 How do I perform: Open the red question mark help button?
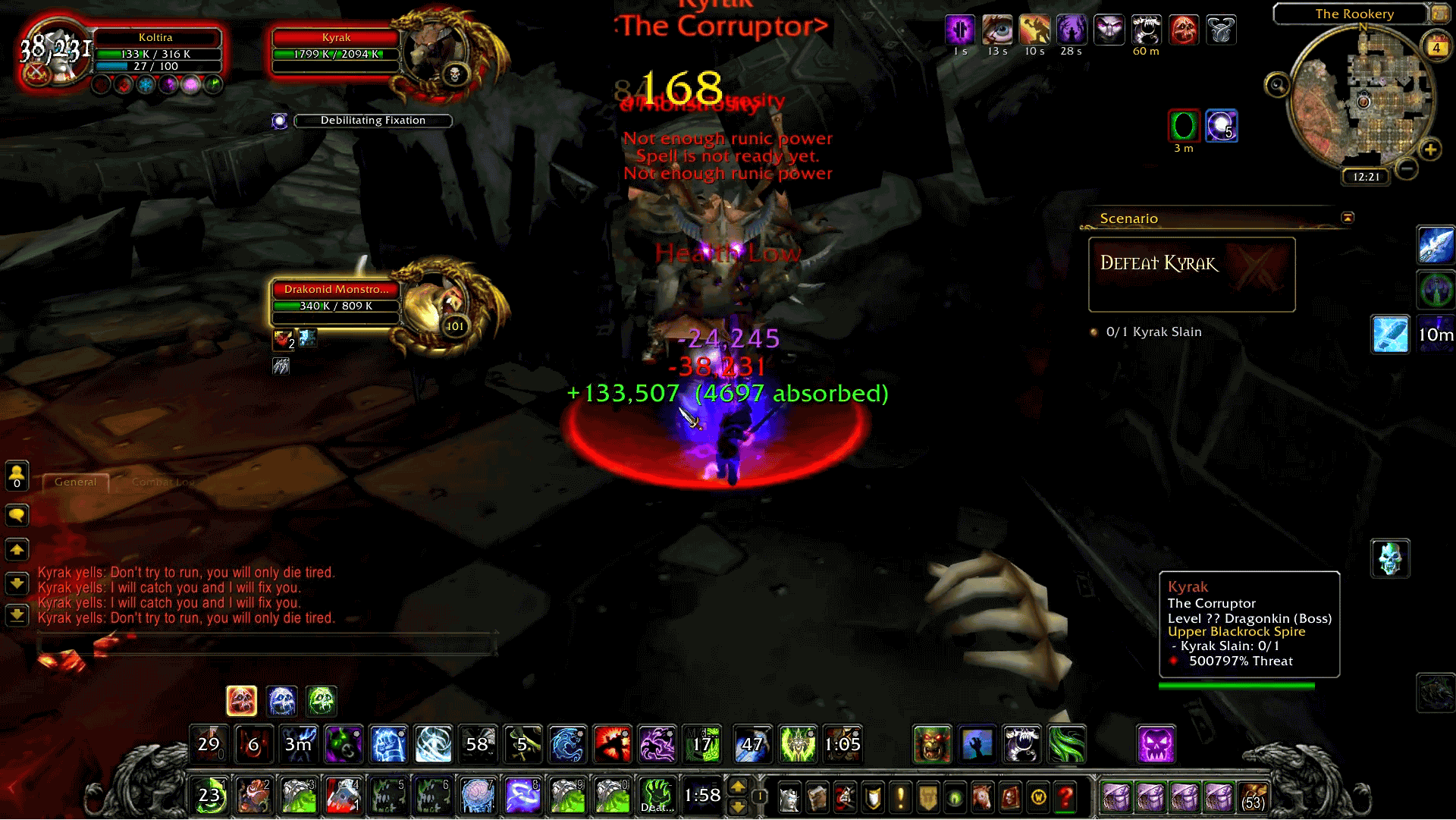[x=1065, y=797]
